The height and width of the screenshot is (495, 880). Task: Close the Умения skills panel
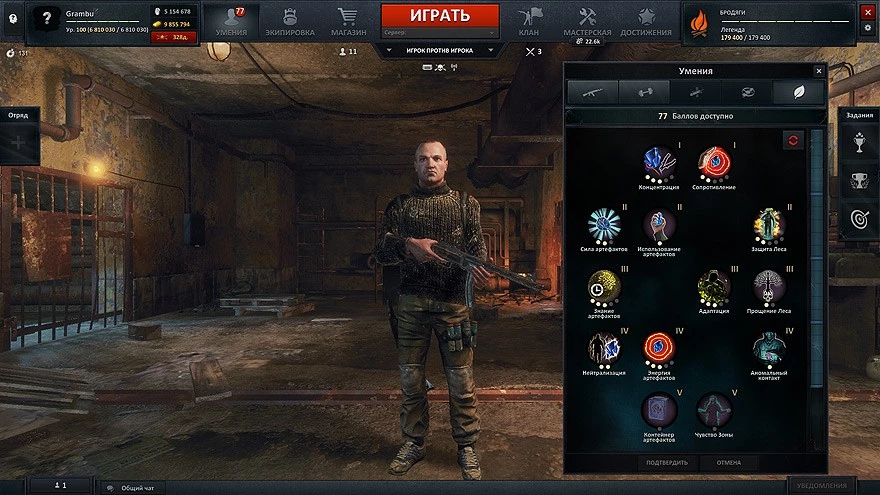click(x=818, y=71)
